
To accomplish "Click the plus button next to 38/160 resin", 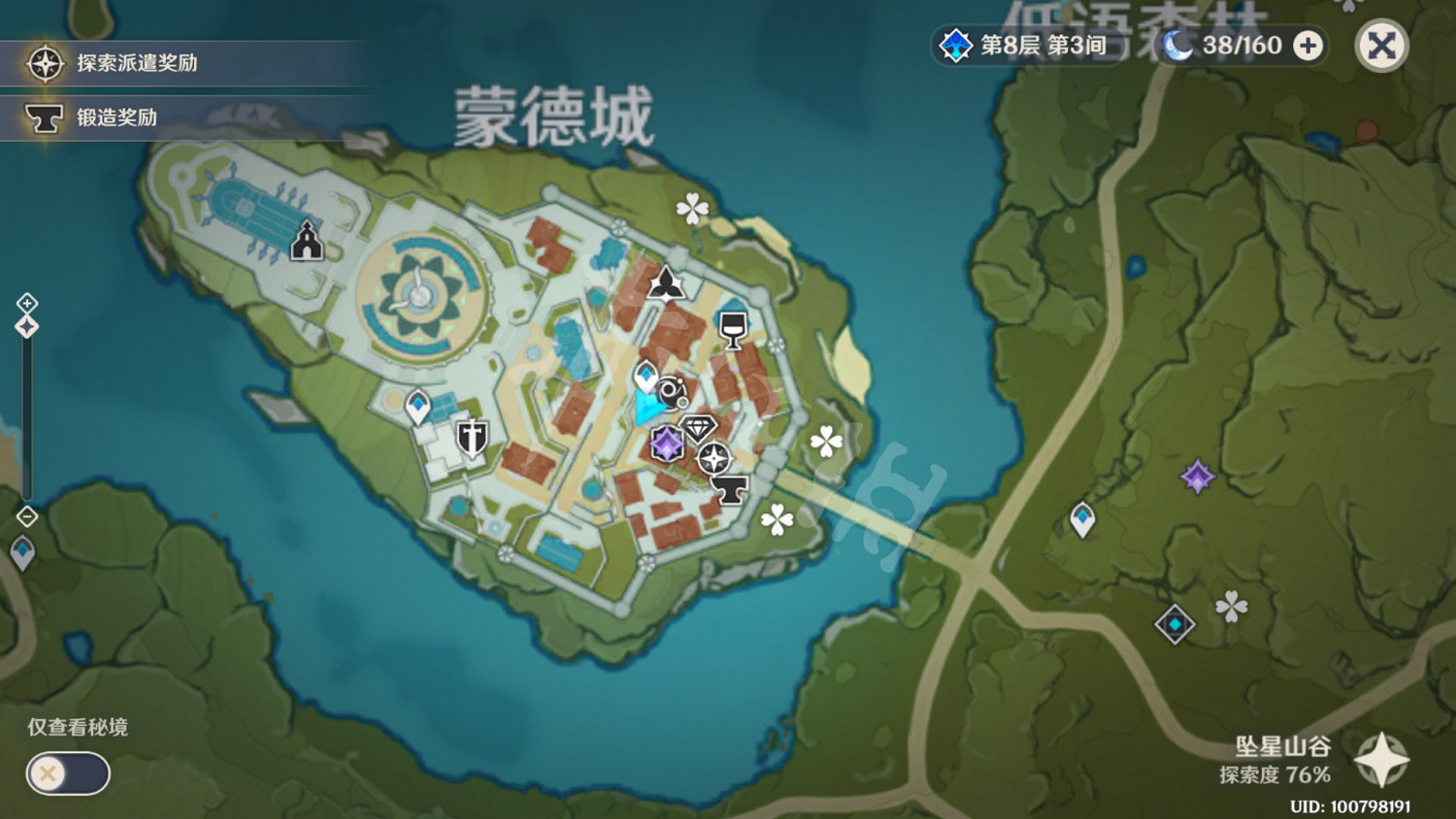I will 1308,45.
